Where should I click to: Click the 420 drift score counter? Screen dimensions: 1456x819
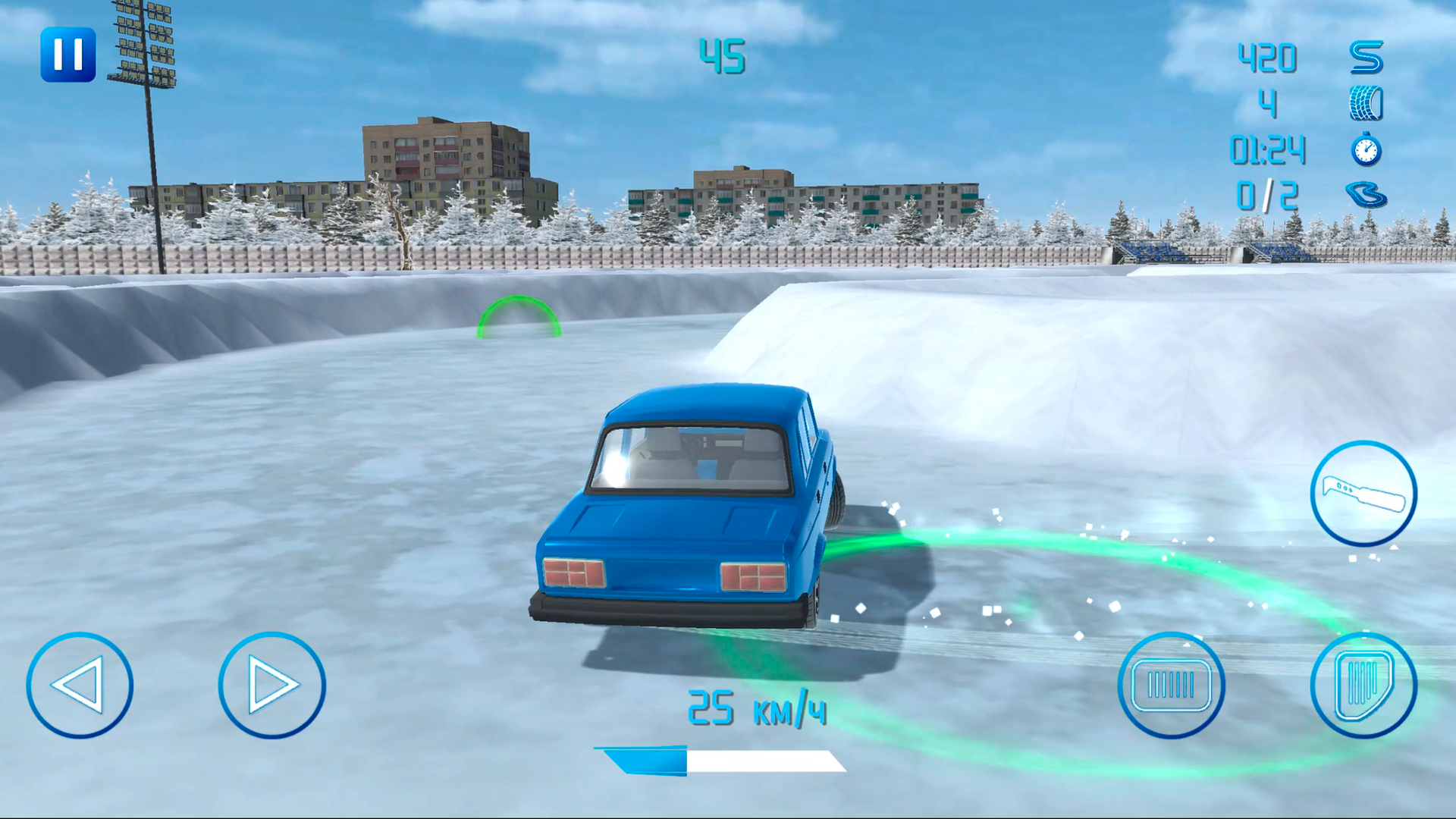[x=1266, y=57]
